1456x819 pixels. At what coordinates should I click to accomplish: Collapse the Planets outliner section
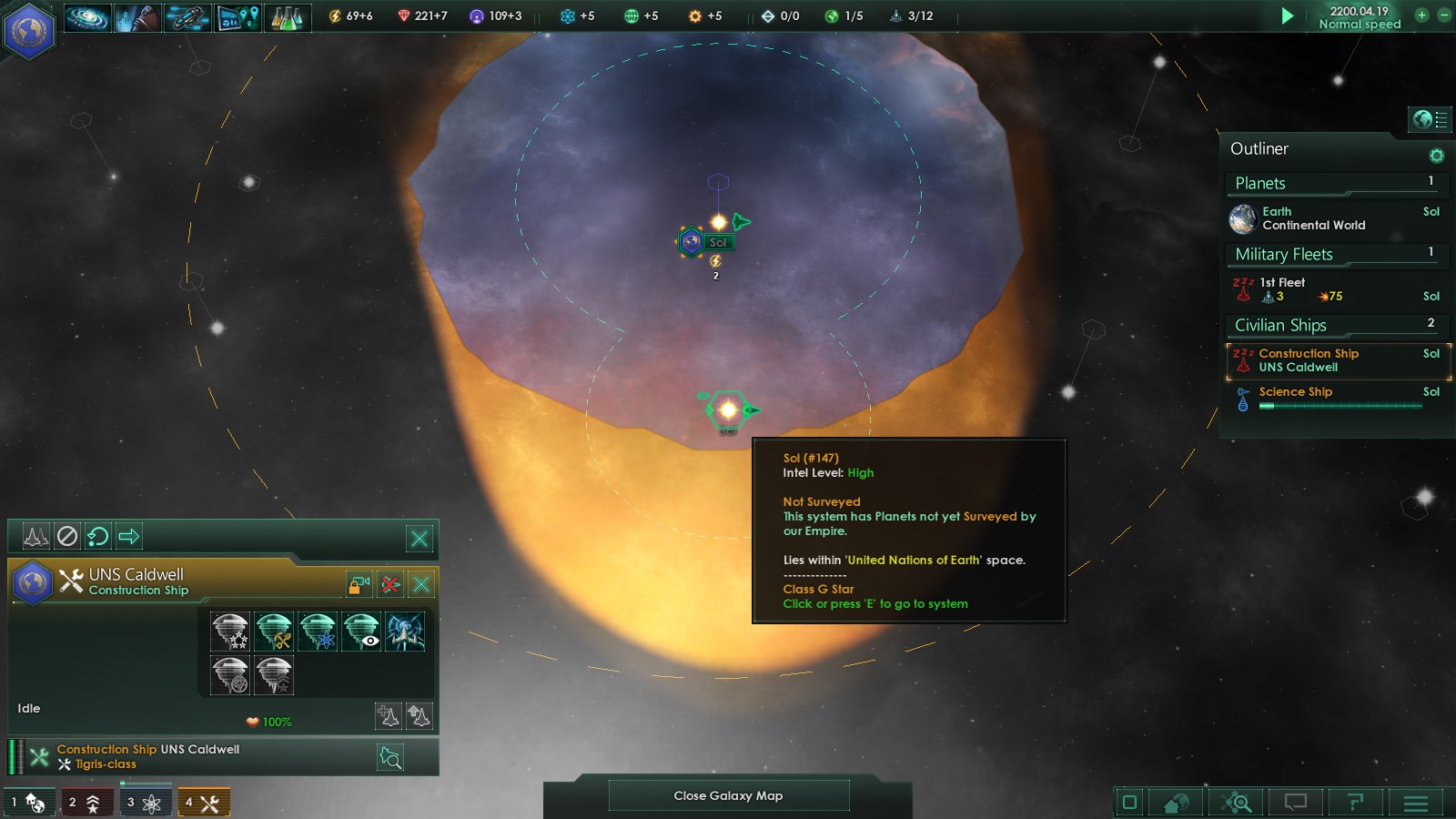[x=1335, y=183]
